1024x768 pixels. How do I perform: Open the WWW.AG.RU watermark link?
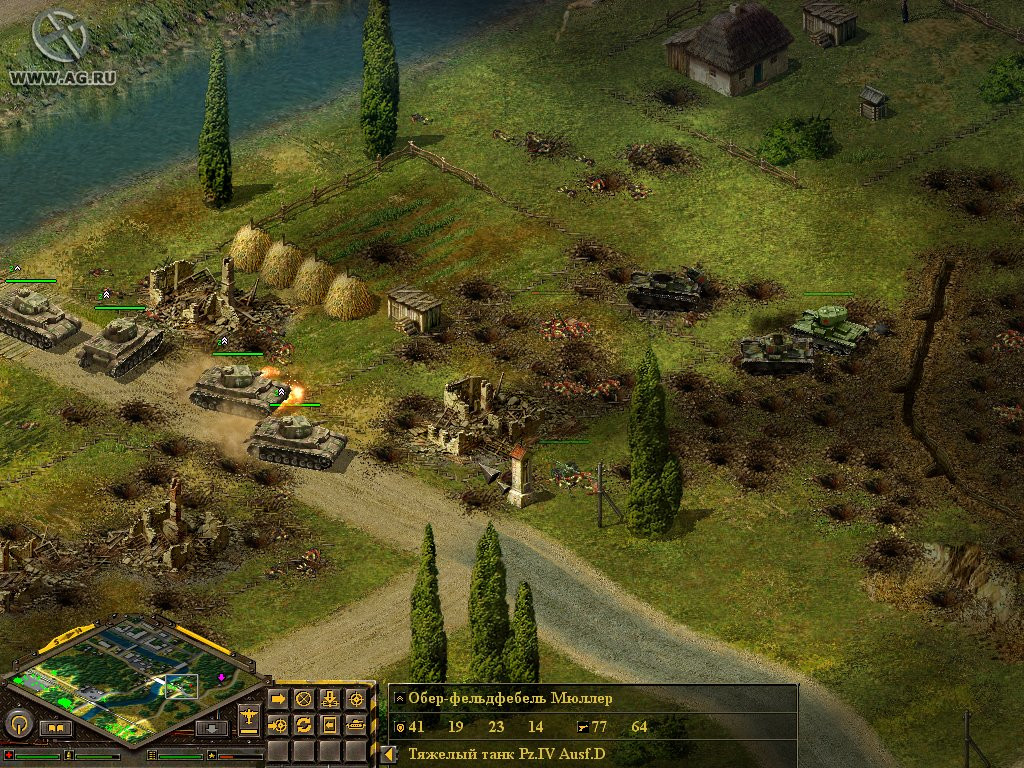(50, 75)
